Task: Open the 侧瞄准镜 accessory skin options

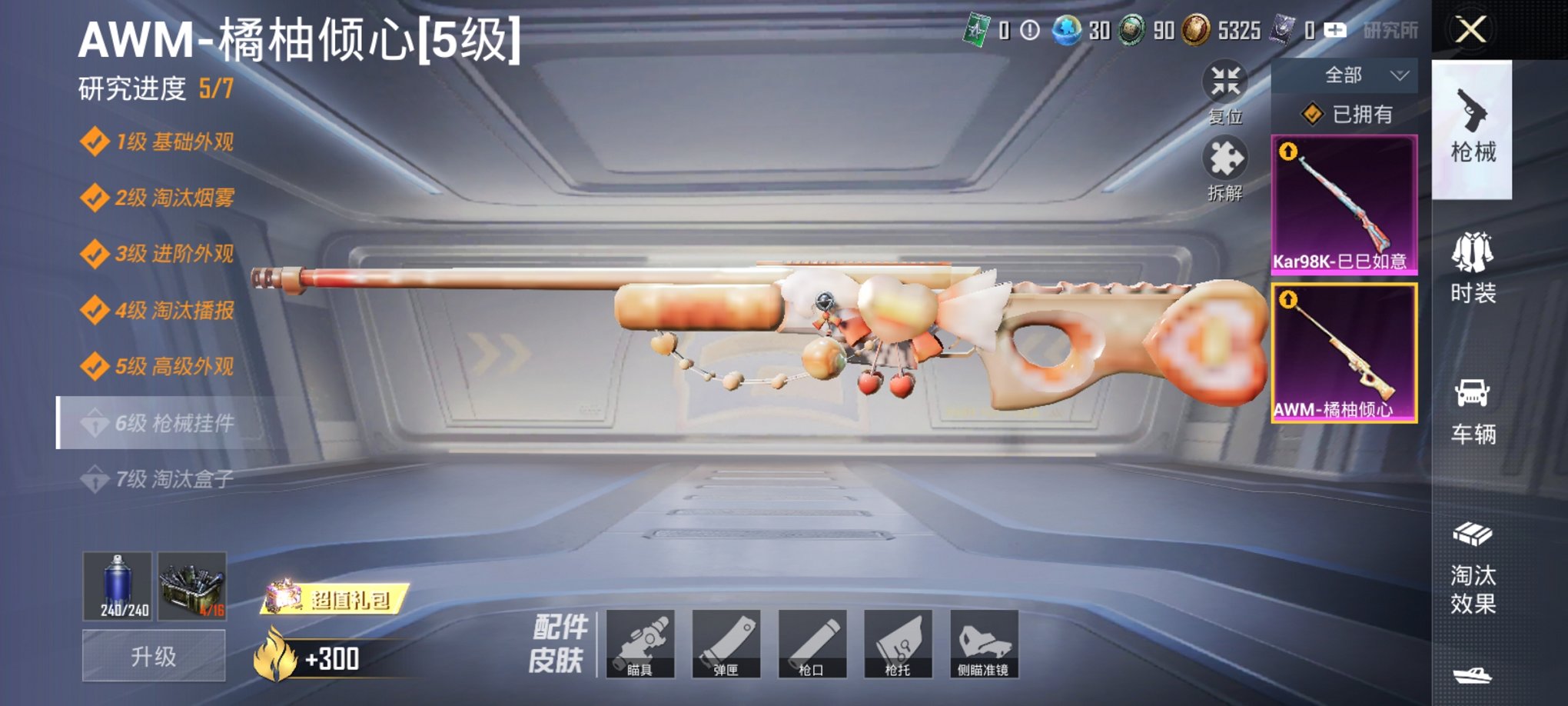Action: click(x=984, y=644)
